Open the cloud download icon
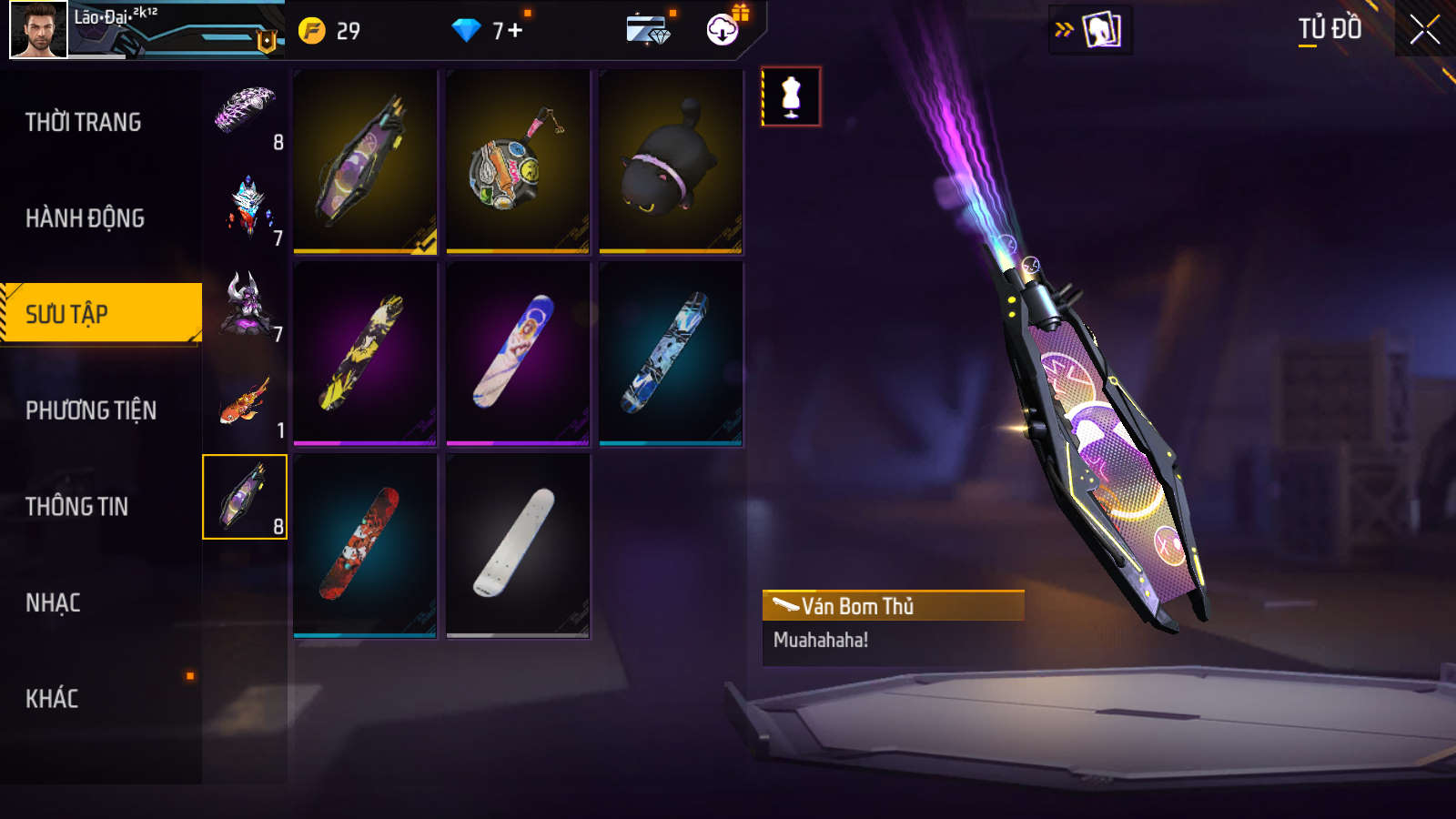Screen dimensions: 1456x819 pyautogui.click(x=723, y=30)
